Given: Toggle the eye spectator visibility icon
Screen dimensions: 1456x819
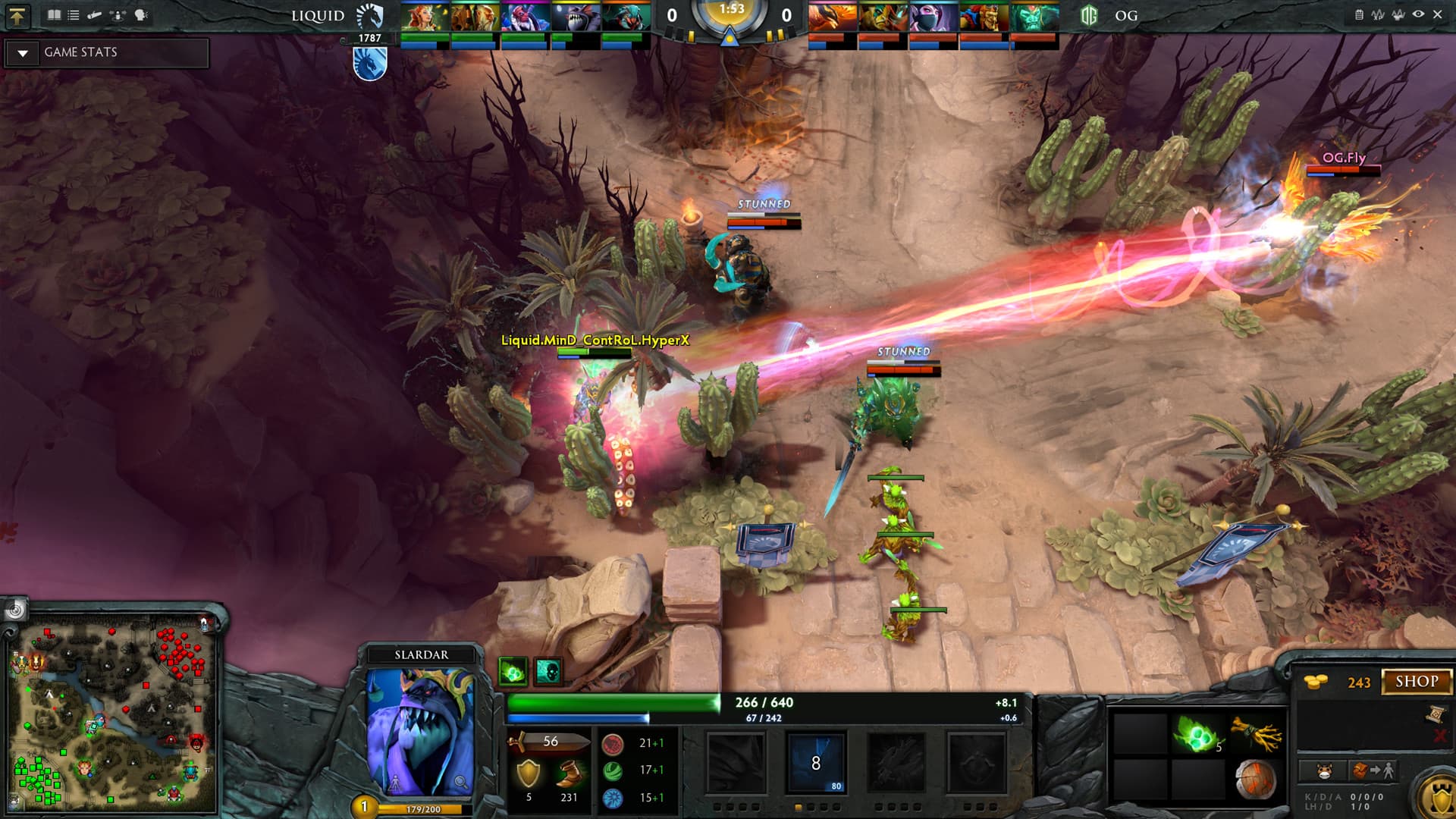Looking at the screenshot, I should tap(1419, 14).
